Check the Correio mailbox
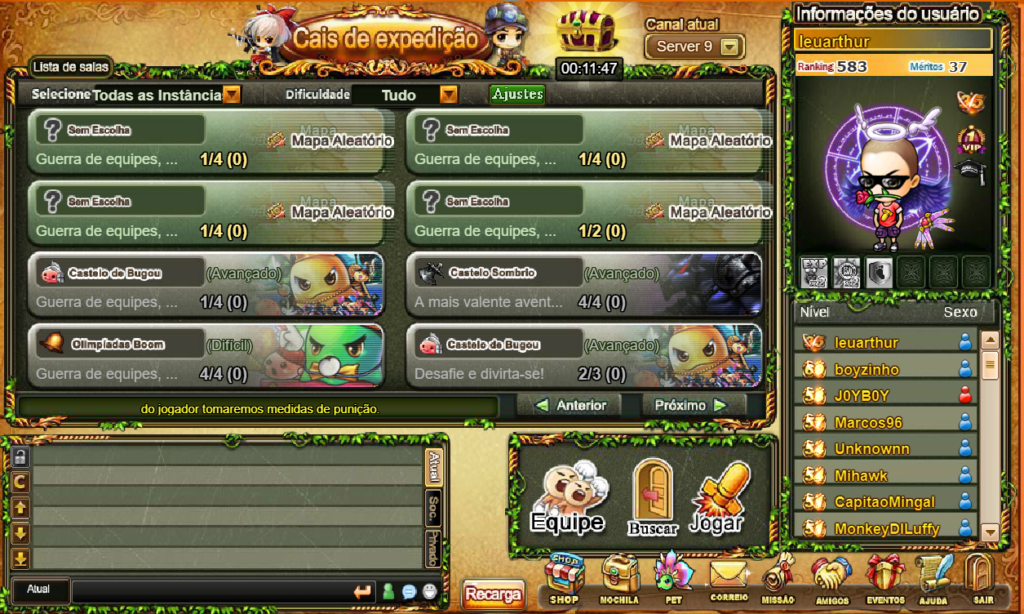Viewport: 1024px width, 614px height. [729, 578]
